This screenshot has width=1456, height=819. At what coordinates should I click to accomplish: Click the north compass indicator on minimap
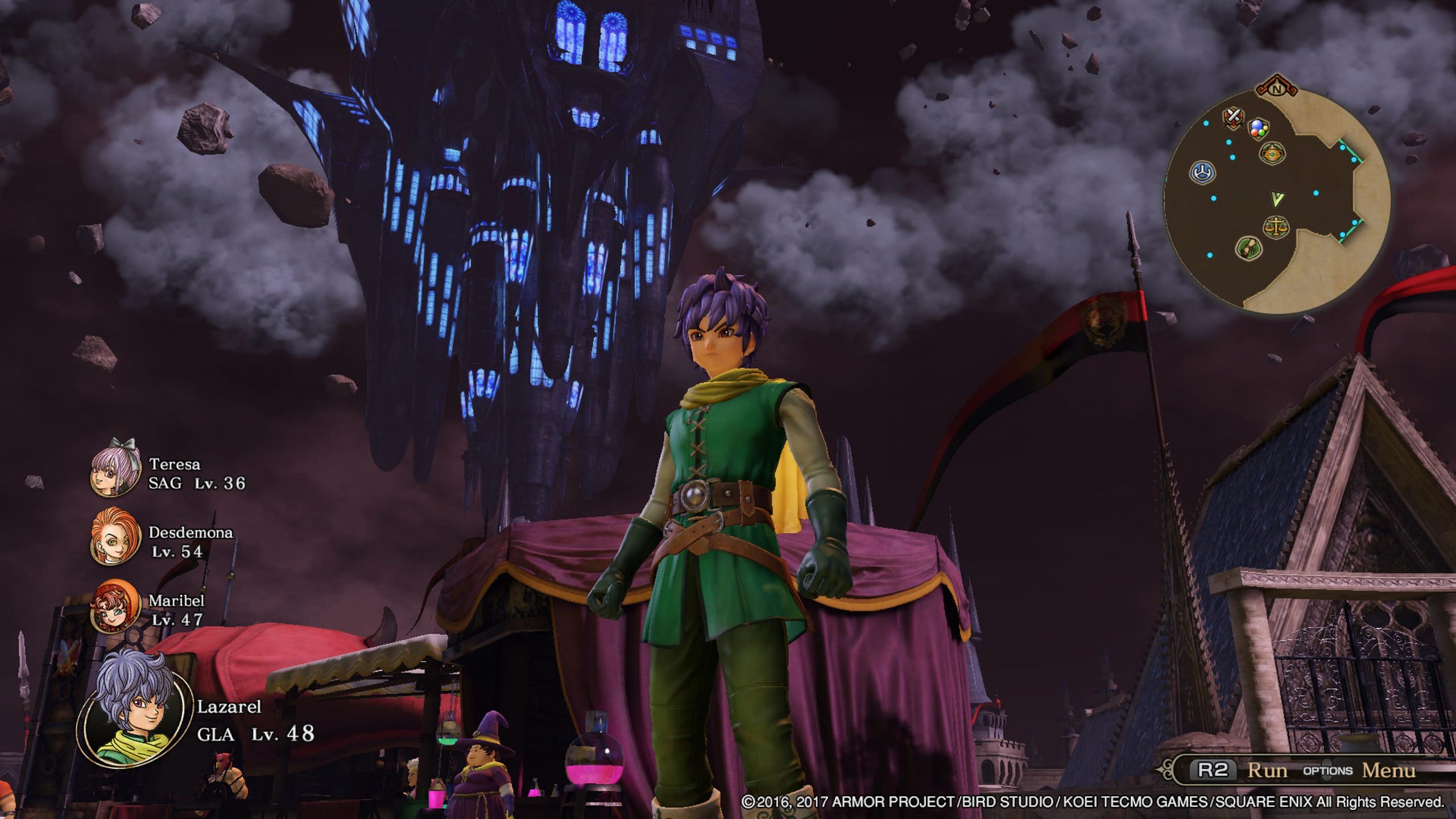point(1277,89)
